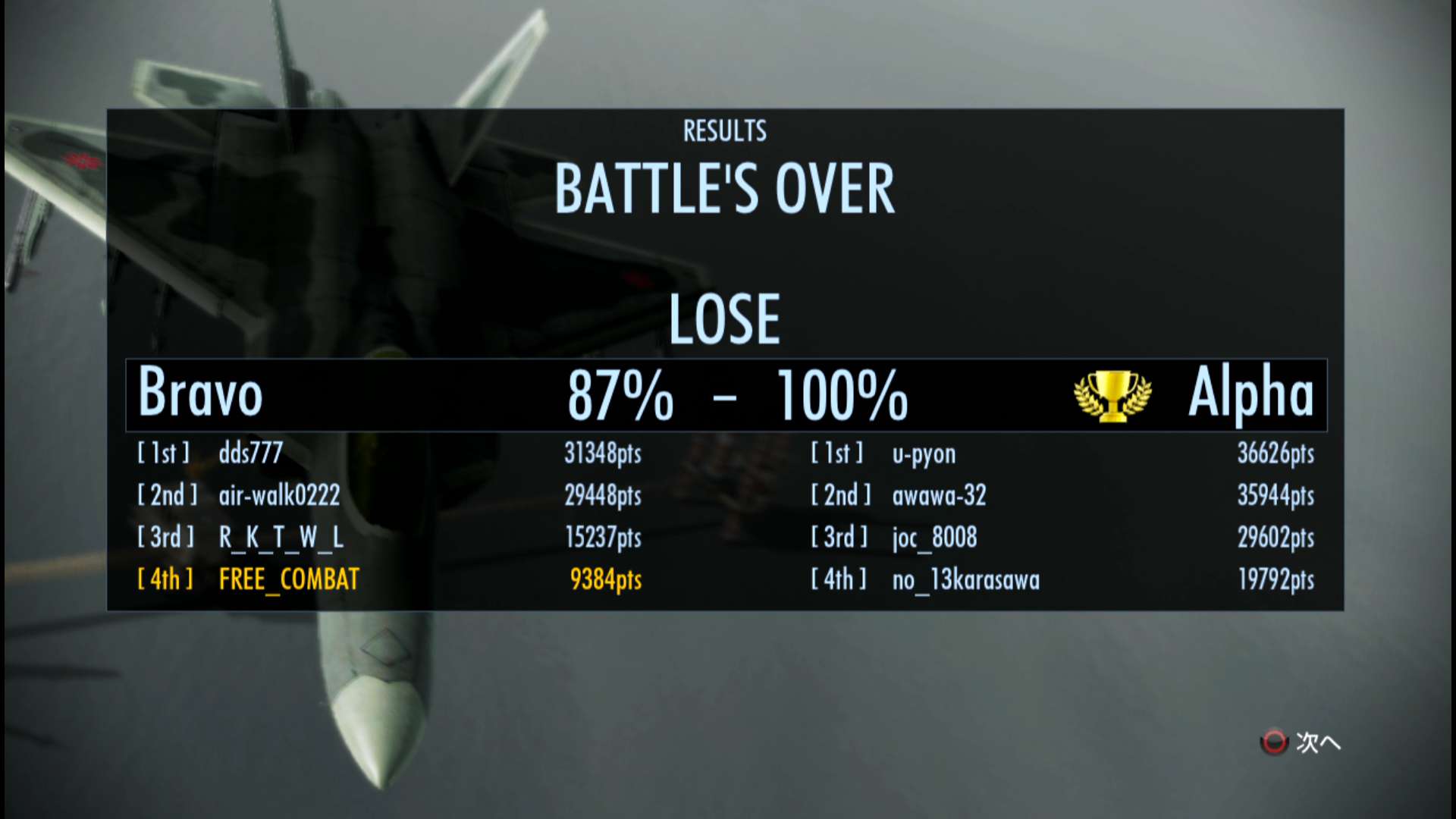Click player joc_8008 in Alpha team

tap(934, 538)
